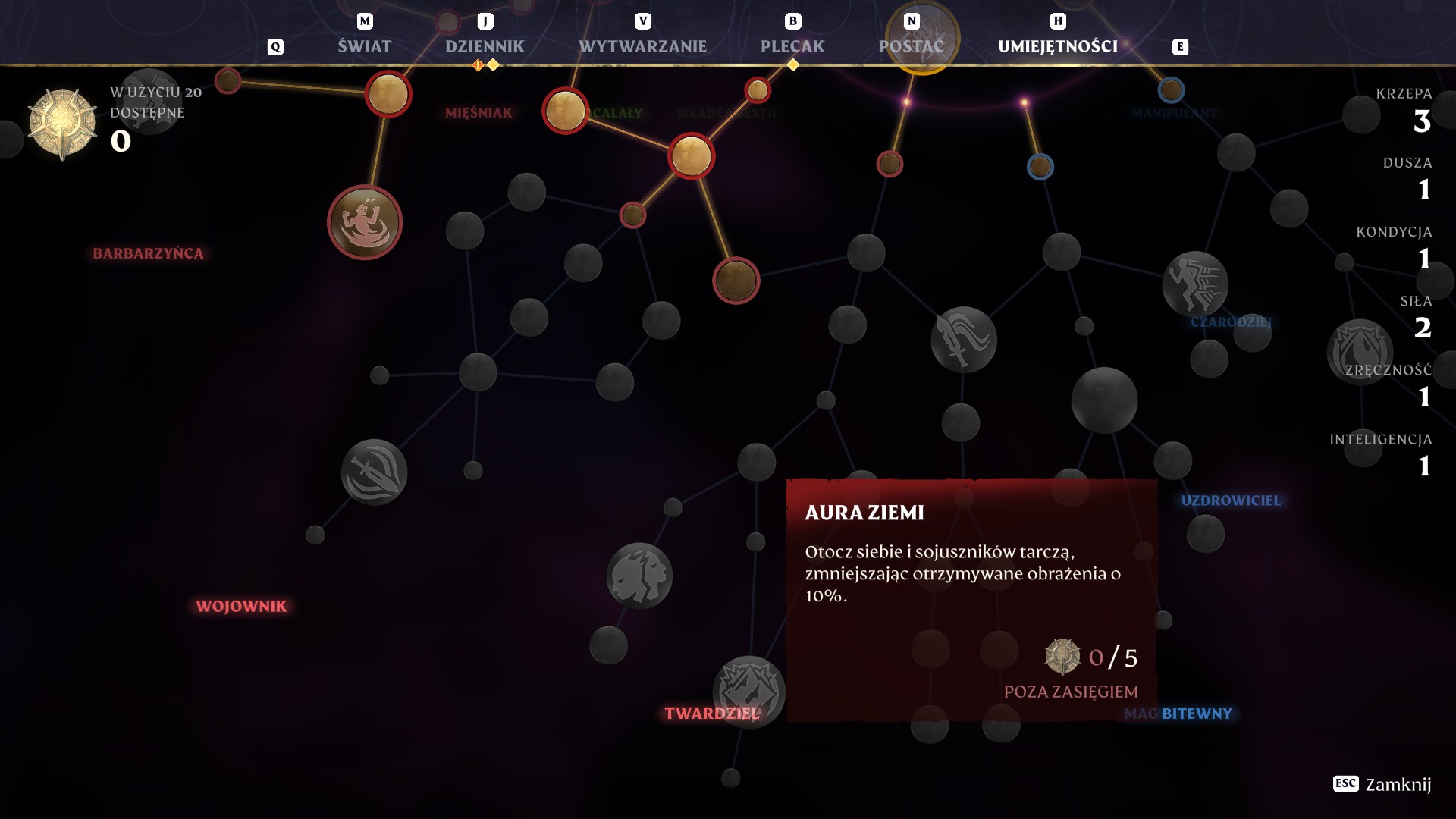The height and width of the screenshot is (819, 1456).
Task: Show the Postać tab
Action: point(911,46)
